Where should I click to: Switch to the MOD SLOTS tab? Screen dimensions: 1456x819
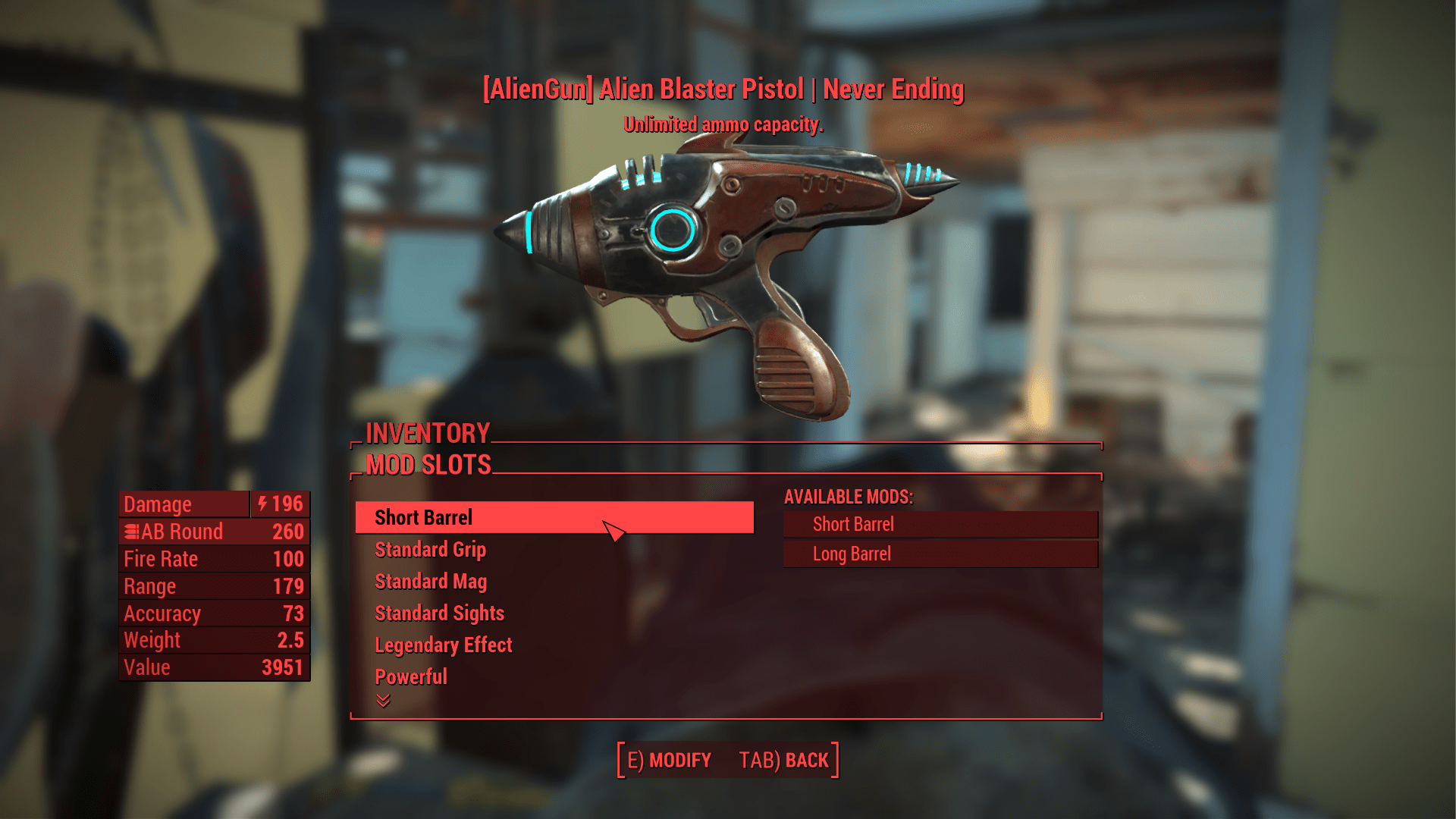(x=428, y=465)
